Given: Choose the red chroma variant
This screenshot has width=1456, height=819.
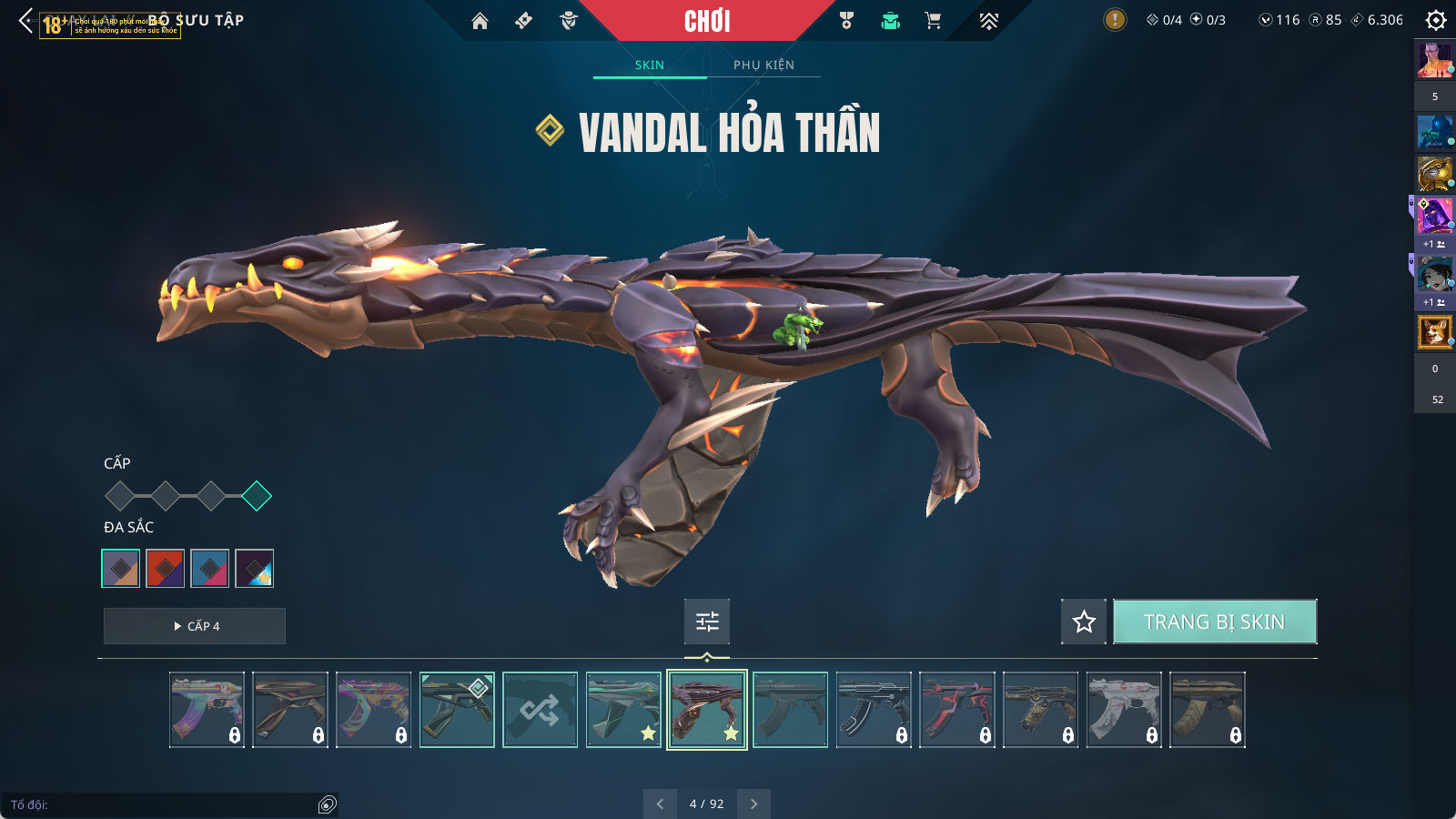Looking at the screenshot, I should tap(166, 569).
